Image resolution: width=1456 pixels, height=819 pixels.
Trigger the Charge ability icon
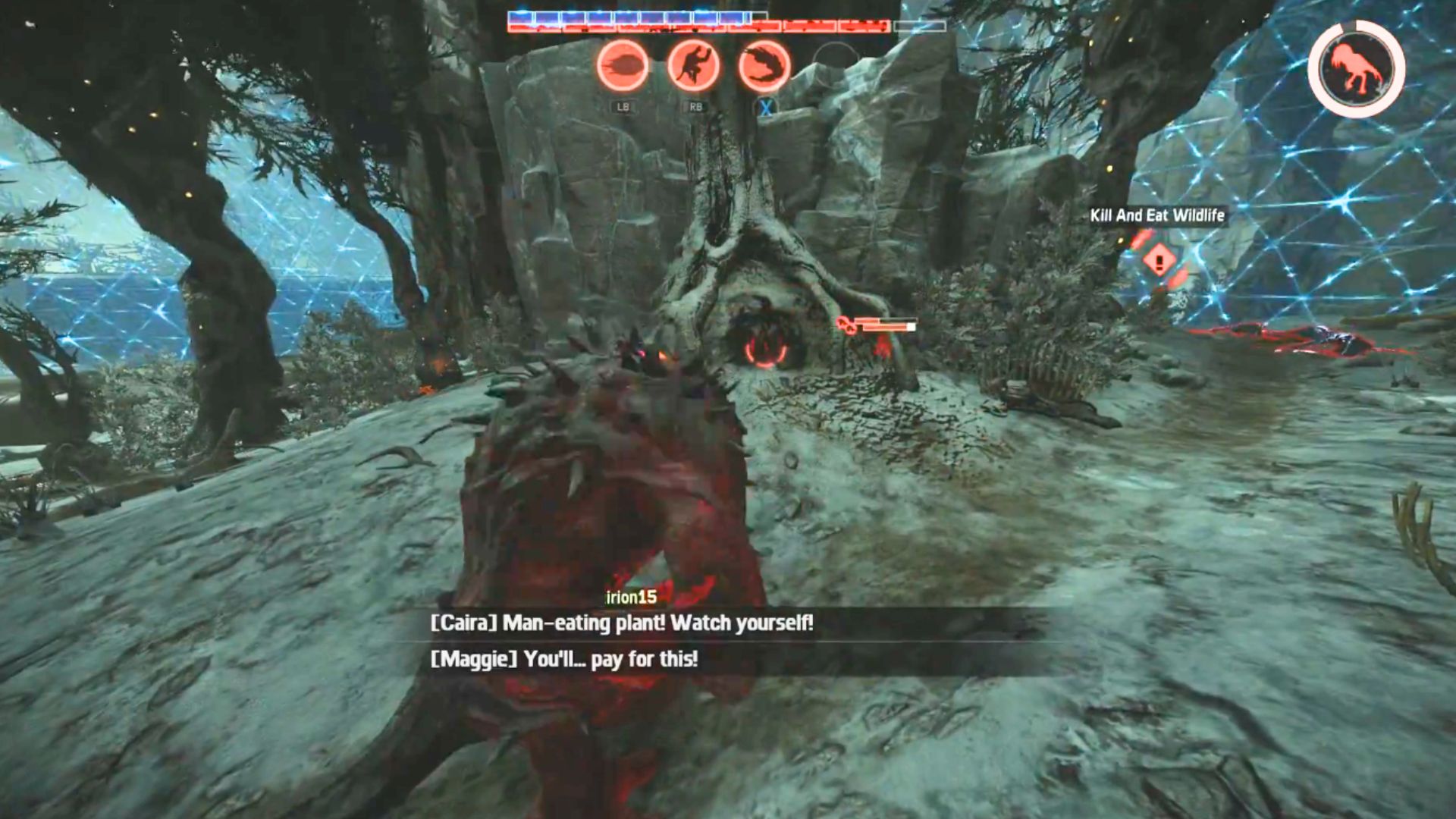(764, 66)
